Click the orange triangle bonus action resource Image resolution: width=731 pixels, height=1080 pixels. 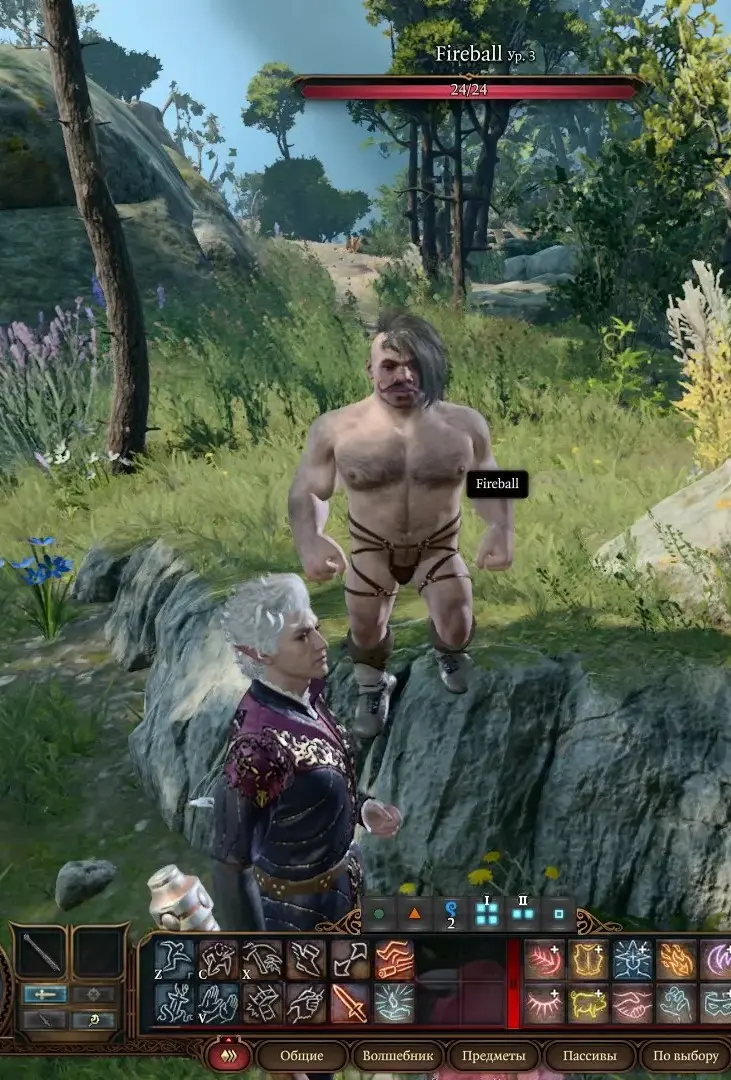(414, 913)
